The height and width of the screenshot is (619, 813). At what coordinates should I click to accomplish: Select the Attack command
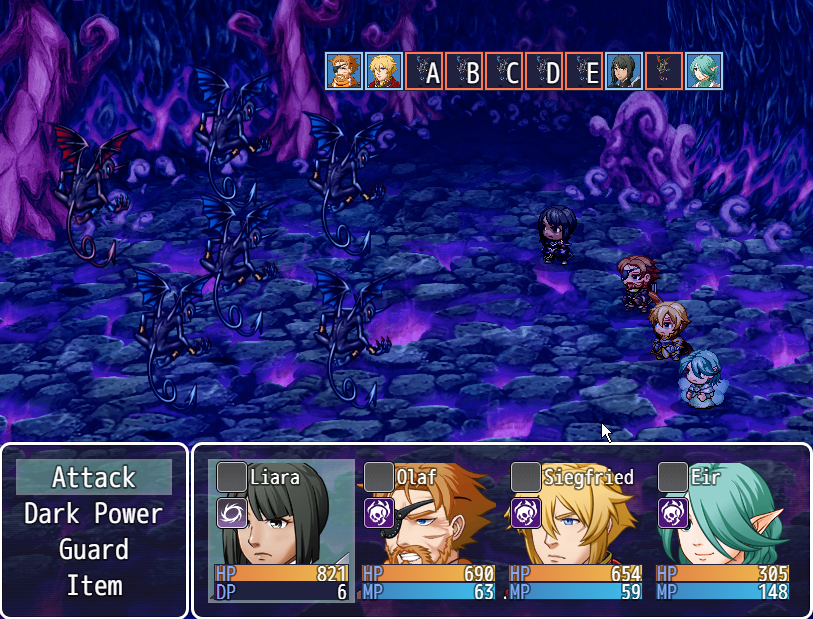(94, 478)
